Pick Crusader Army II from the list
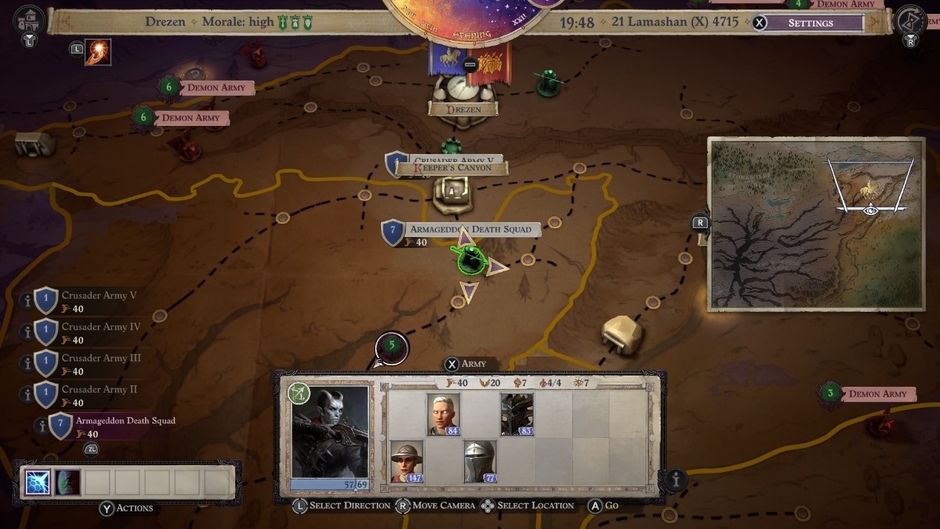The height and width of the screenshot is (529, 940). coord(99,389)
